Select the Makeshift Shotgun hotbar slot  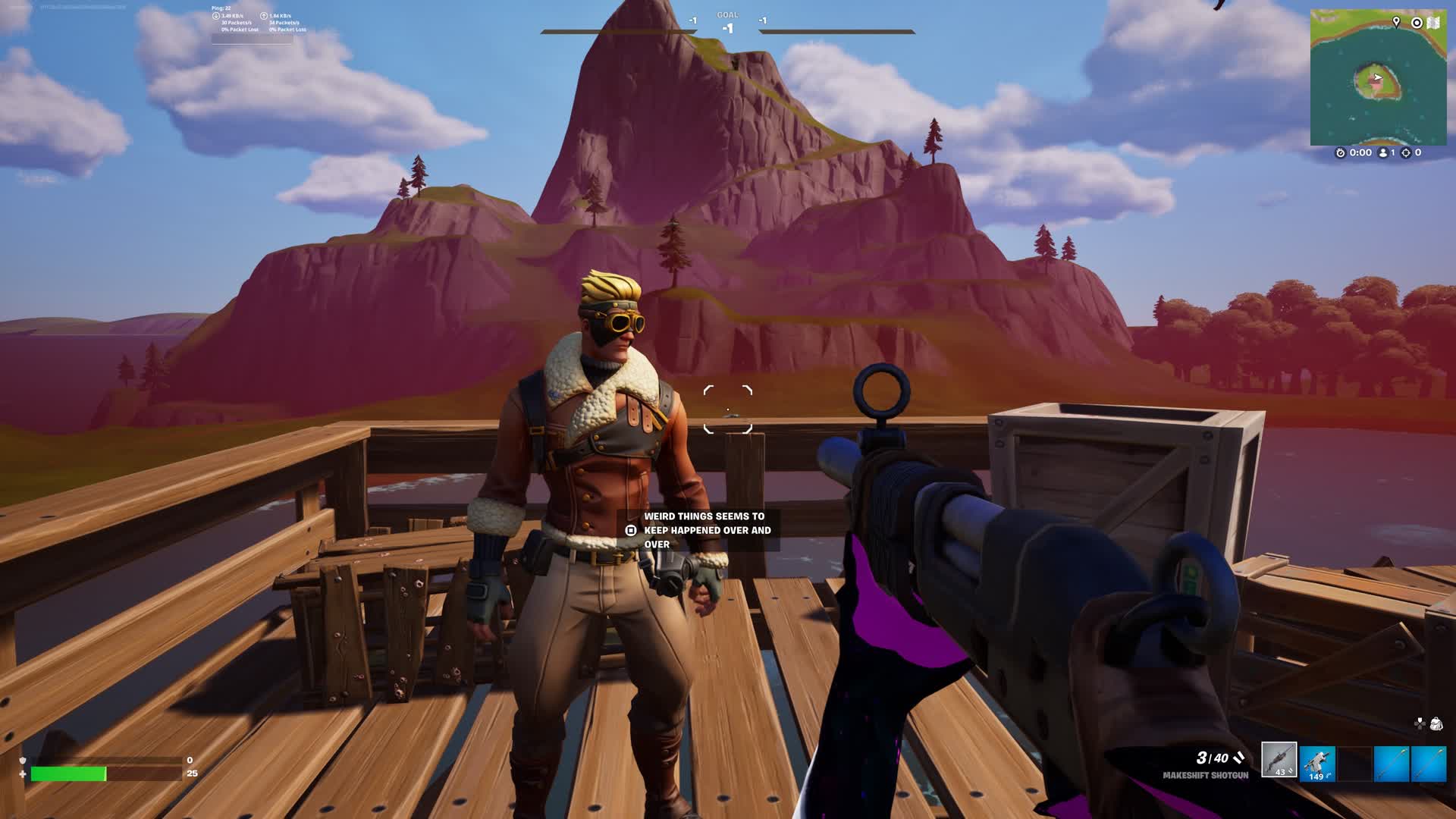pyautogui.click(x=1279, y=760)
